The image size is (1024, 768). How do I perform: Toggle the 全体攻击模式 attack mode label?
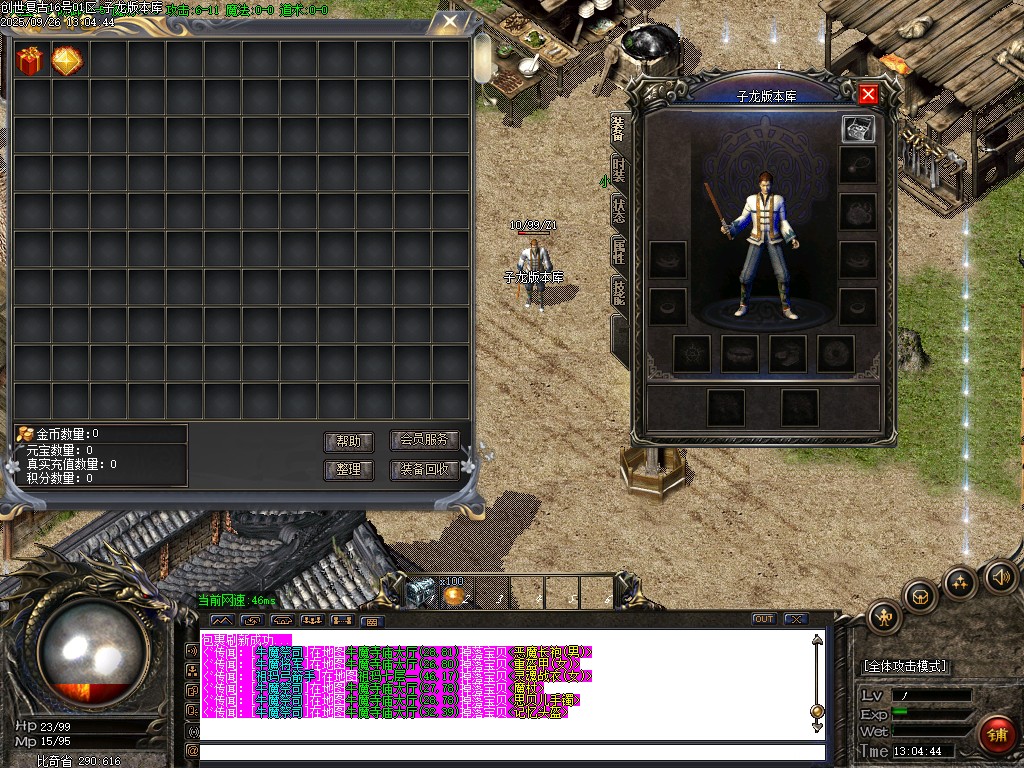click(906, 666)
